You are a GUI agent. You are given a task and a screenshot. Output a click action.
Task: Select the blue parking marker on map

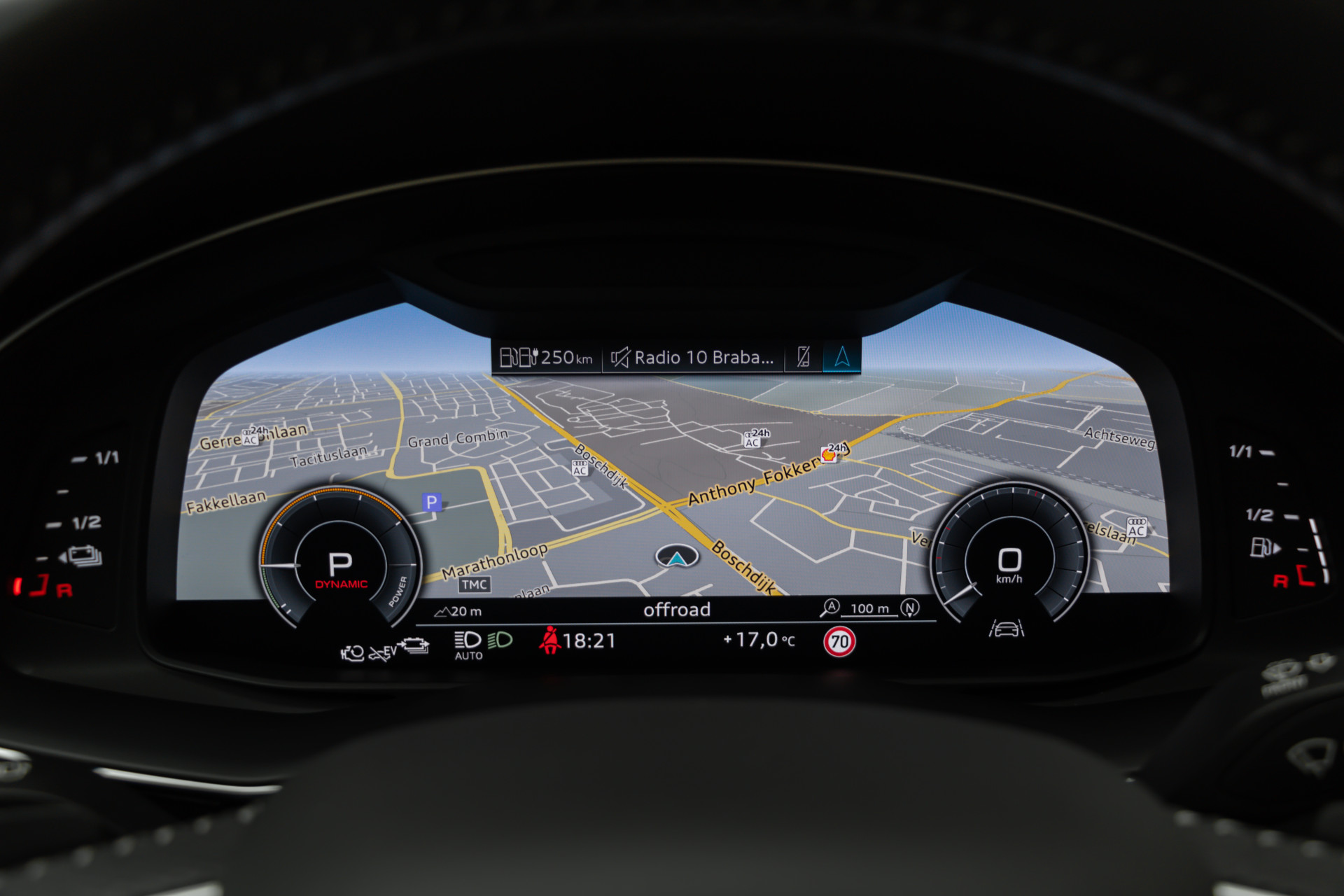pyautogui.click(x=432, y=502)
